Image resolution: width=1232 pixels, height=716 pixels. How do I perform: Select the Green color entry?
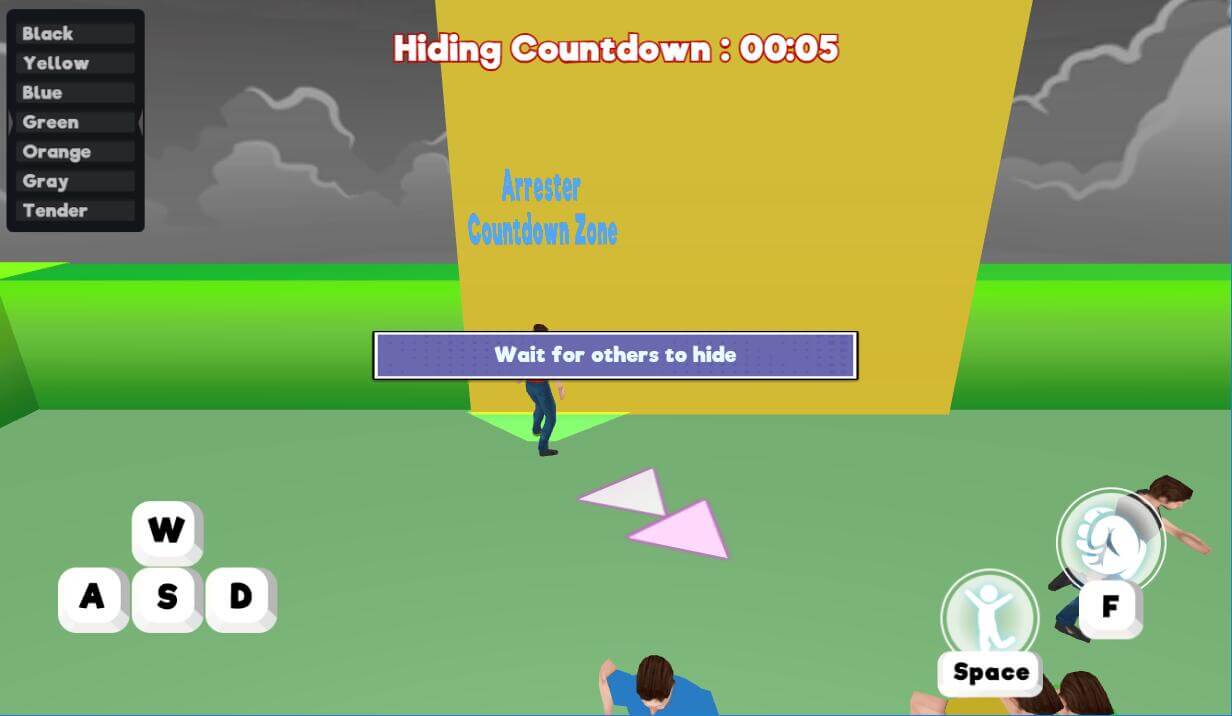[75, 122]
